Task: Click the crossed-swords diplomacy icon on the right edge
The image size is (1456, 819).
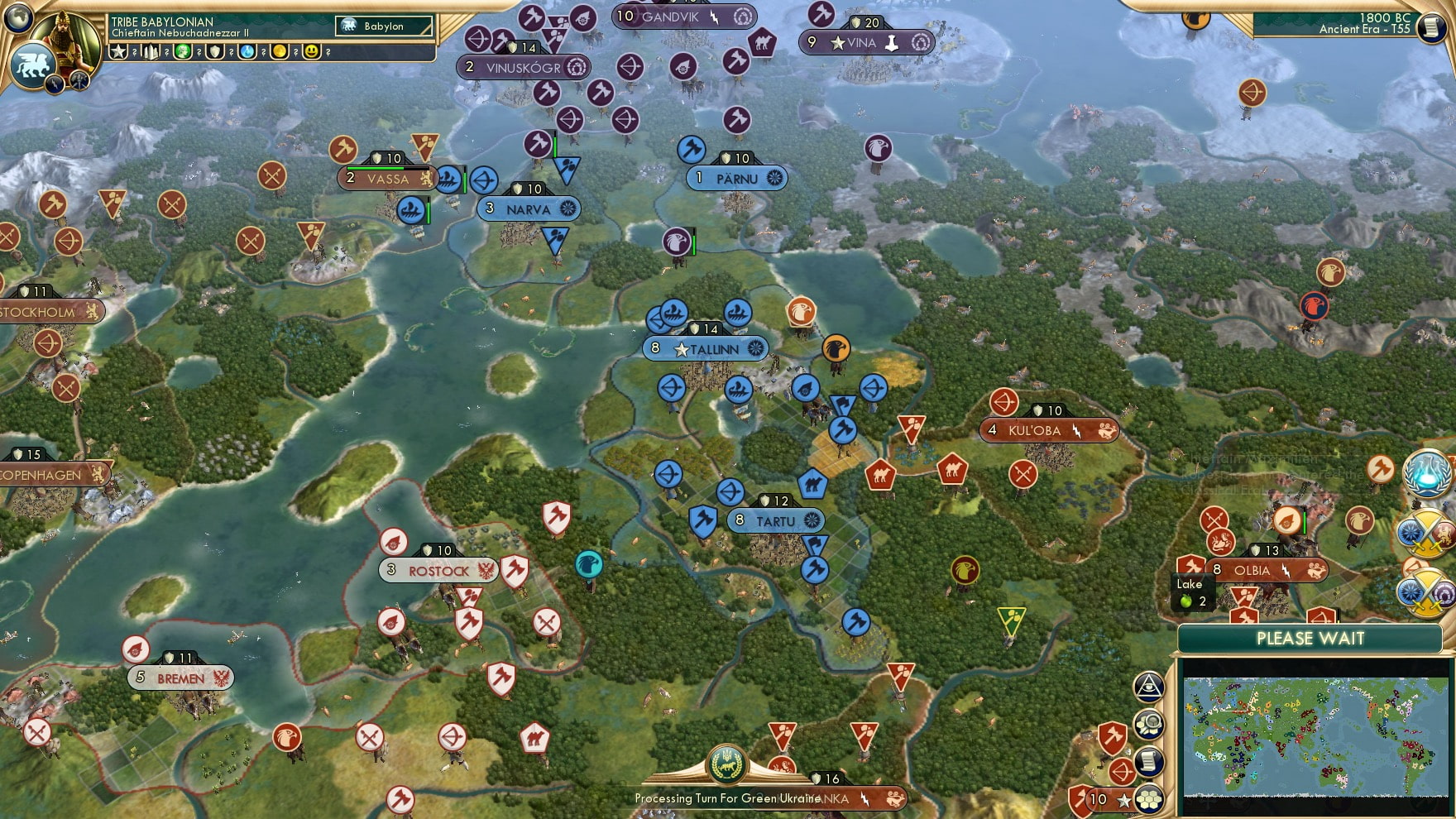Action: click(1425, 532)
